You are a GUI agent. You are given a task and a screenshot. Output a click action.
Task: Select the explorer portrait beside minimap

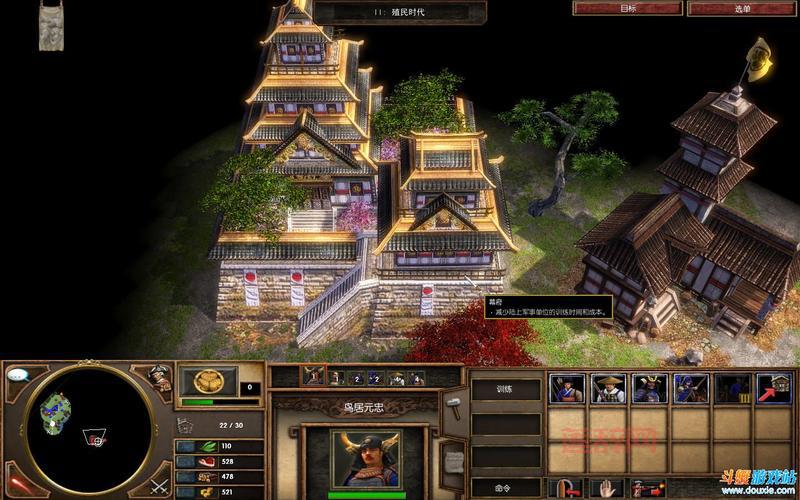pos(158,377)
